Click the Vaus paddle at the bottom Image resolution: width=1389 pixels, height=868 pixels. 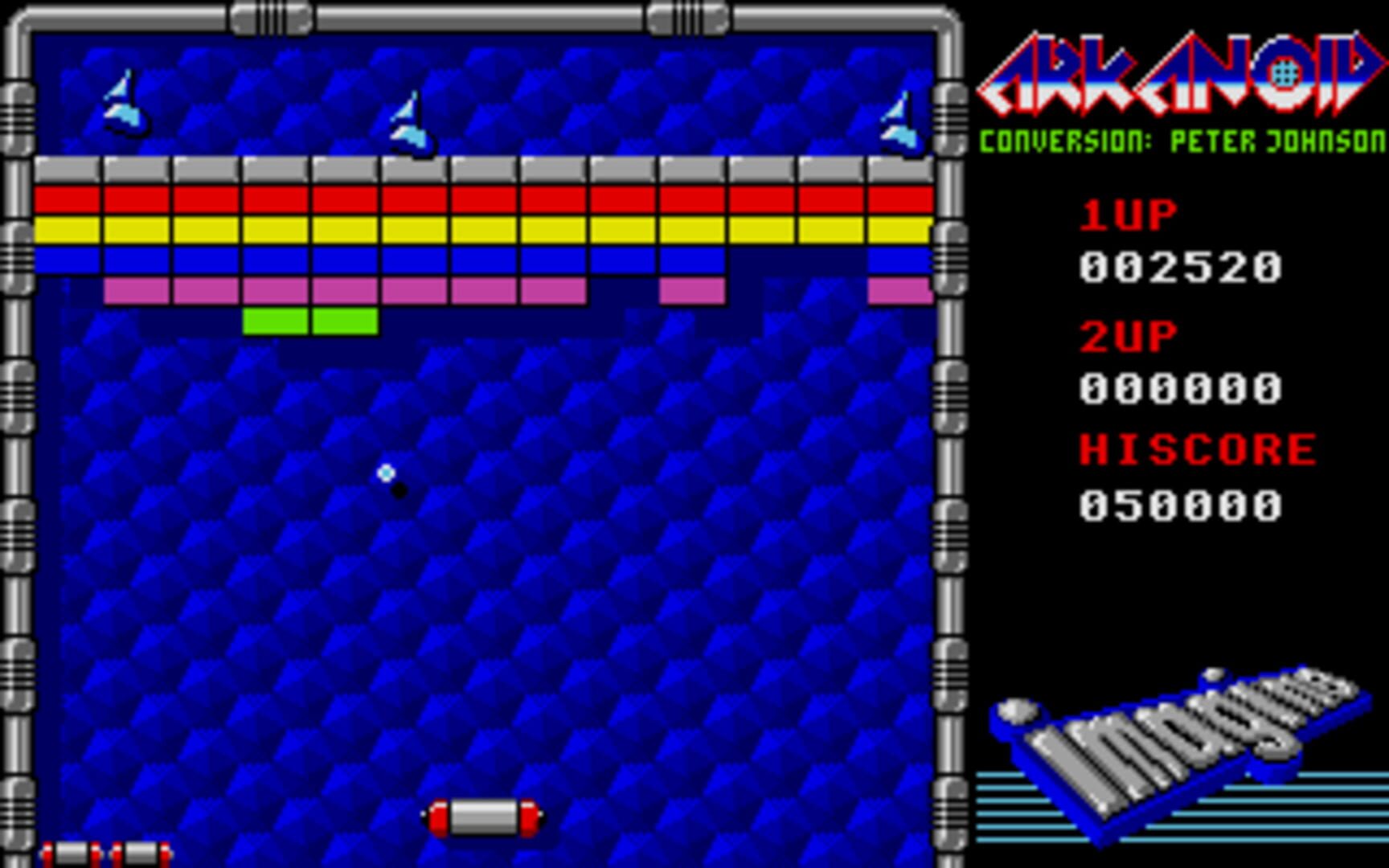(x=482, y=816)
